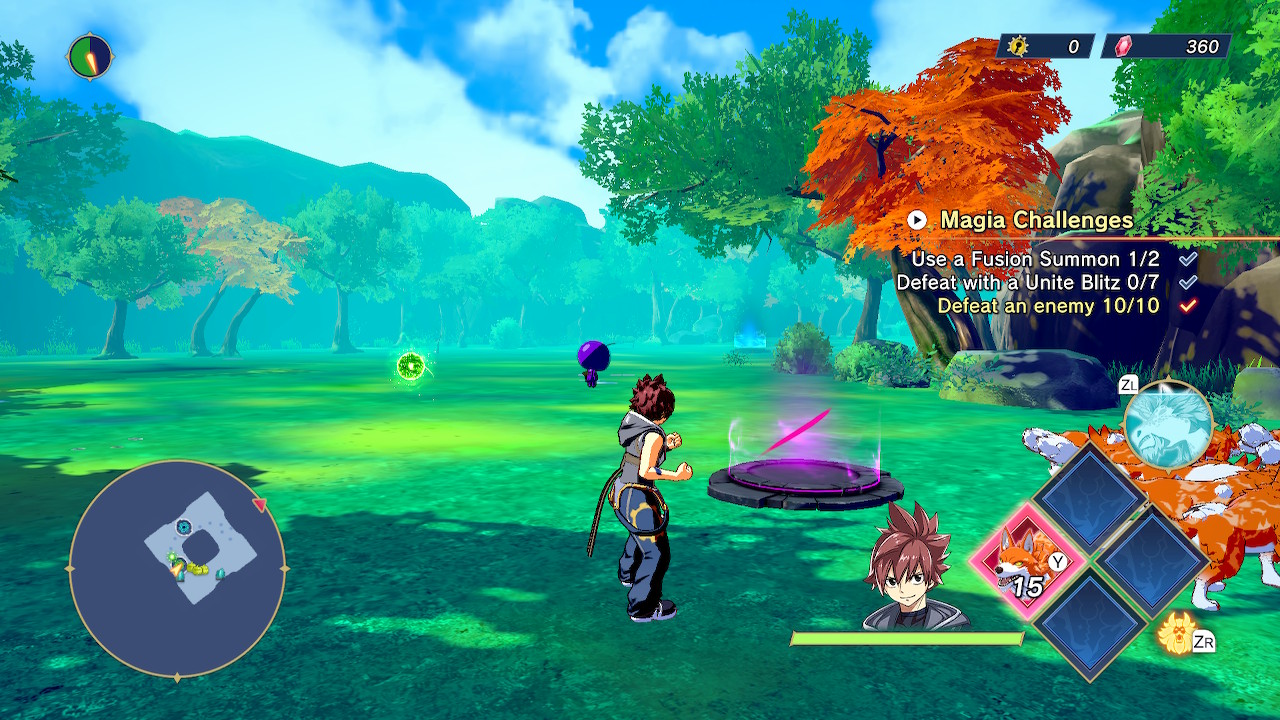
Task: Open the circular minimap
Action: pyautogui.click(x=177, y=568)
